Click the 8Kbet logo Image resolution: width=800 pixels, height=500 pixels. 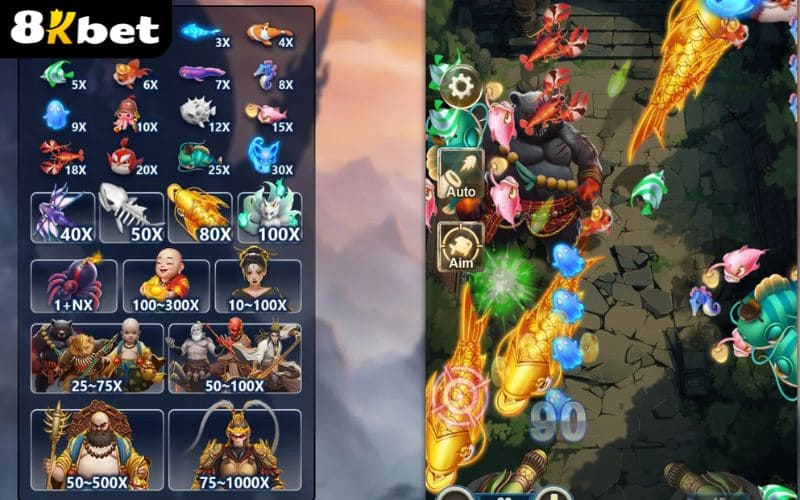[85, 29]
